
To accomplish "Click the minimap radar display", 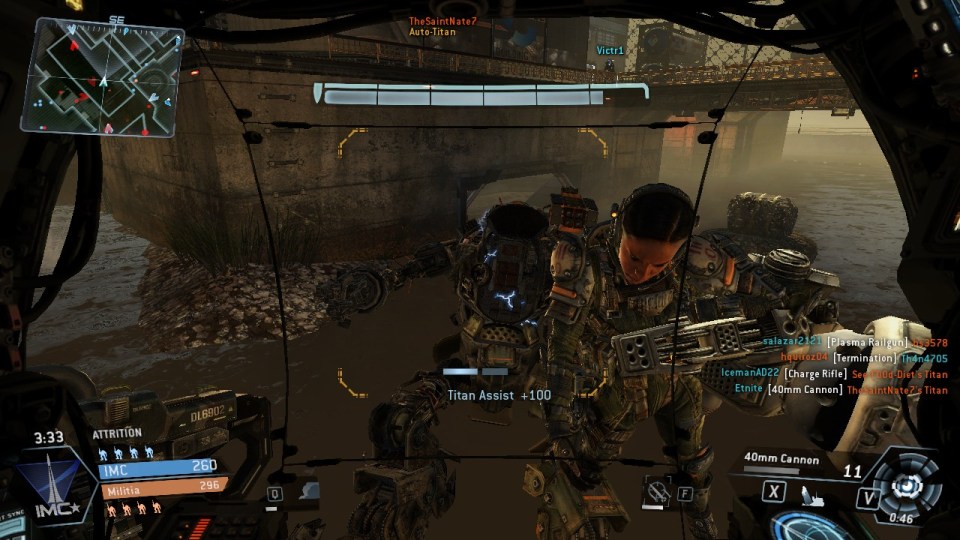I will (x=104, y=77).
